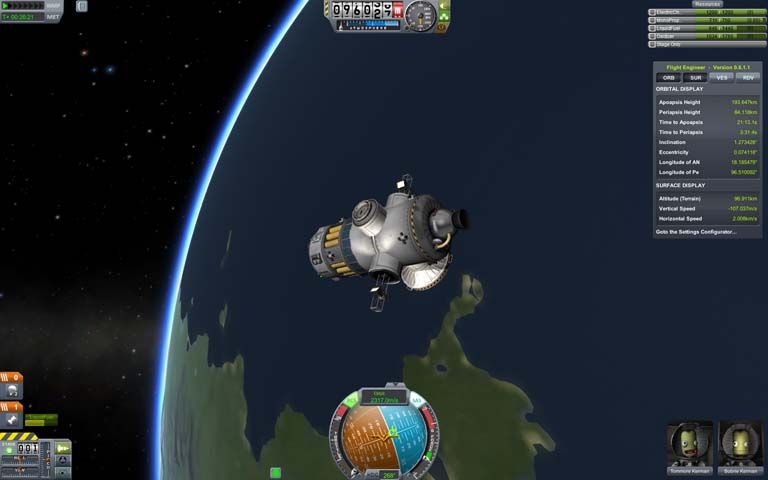This screenshot has height=480, width=768.
Task: Toggle the LiquidFuel resource checkbox
Action: [652, 28]
